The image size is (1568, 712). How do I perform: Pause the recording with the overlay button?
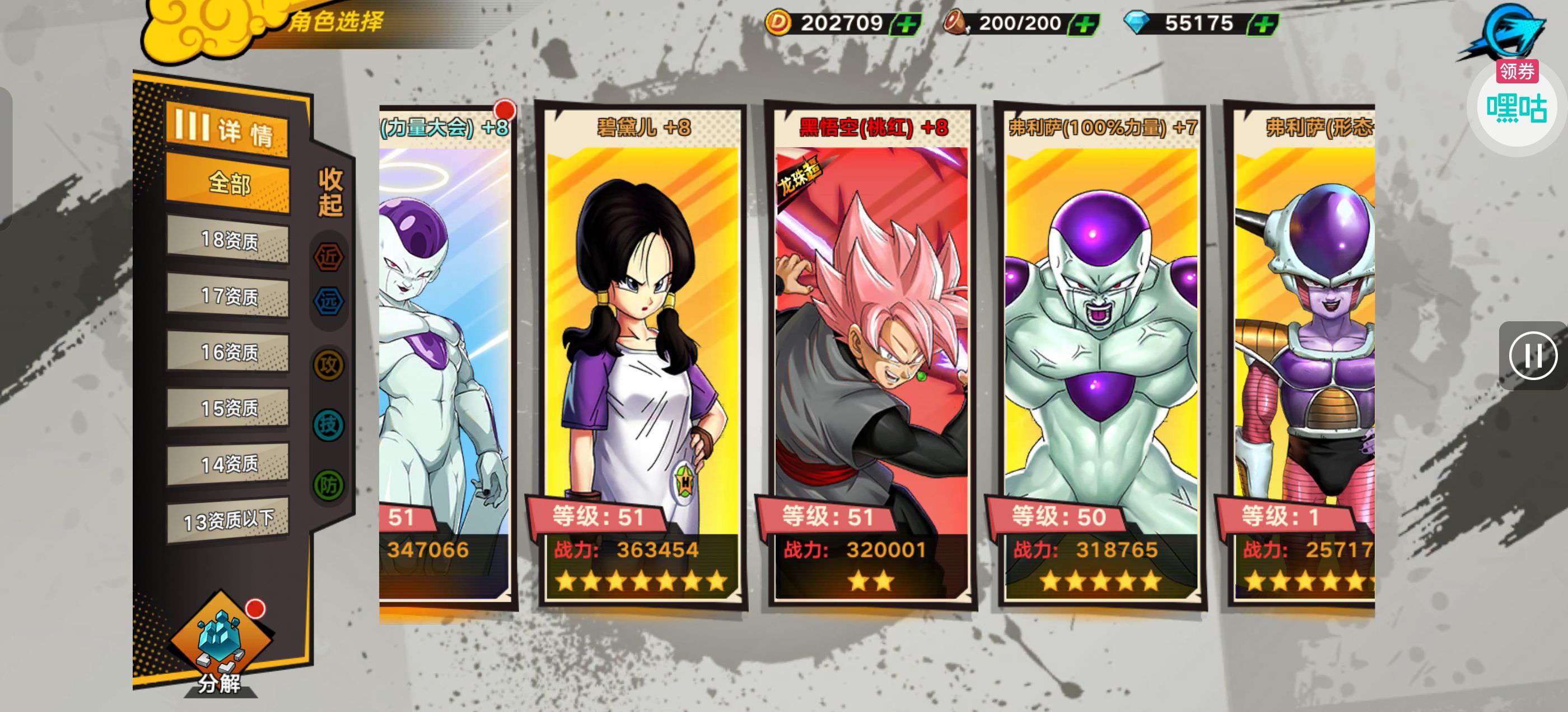pyautogui.click(x=1532, y=356)
